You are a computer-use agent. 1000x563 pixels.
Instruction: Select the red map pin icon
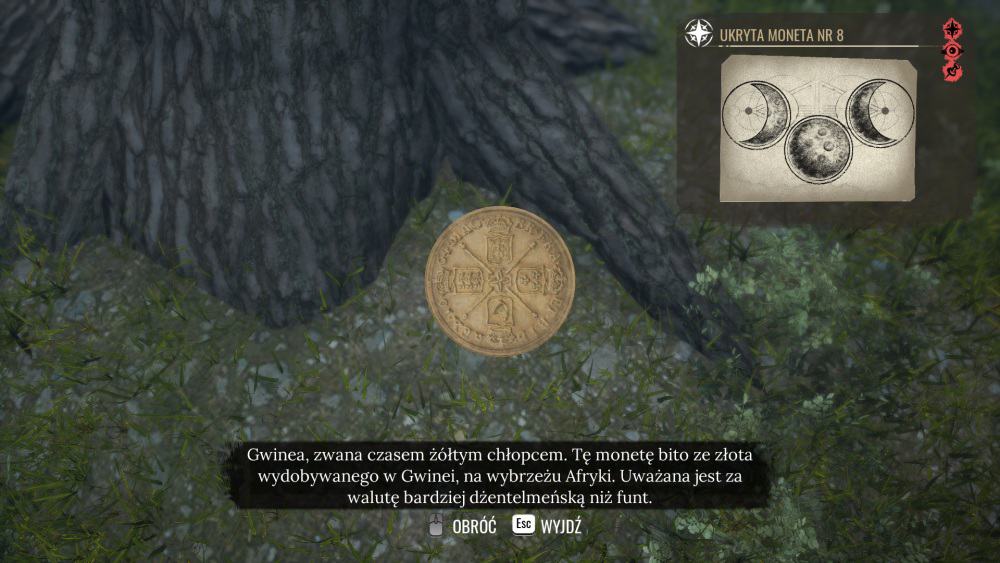coord(952,70)
